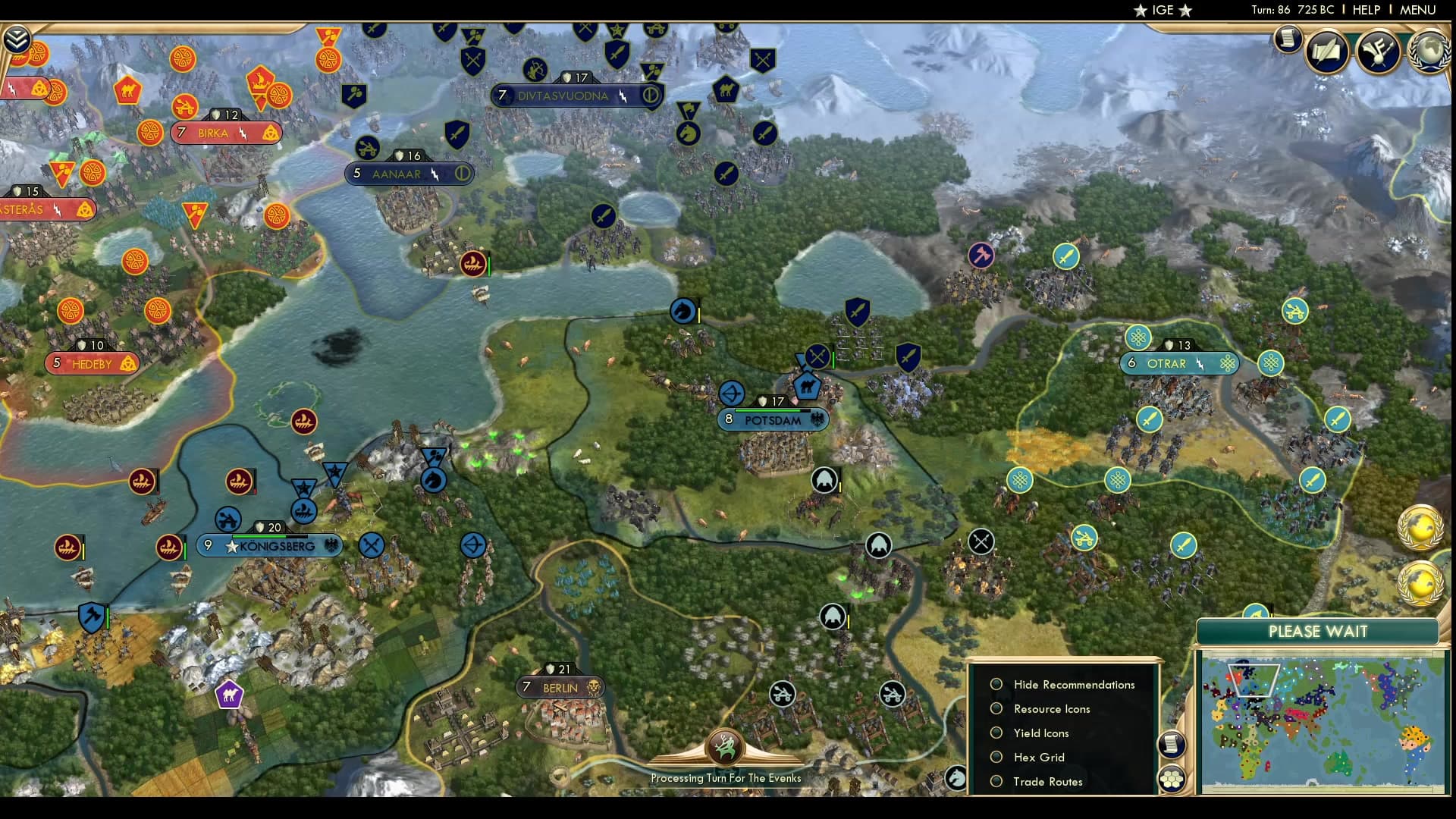This screenshot has height=819, width=1456.
Task: Toggle the hexagon map options button
Action: pyautogui.click(x=1172, y=779)
